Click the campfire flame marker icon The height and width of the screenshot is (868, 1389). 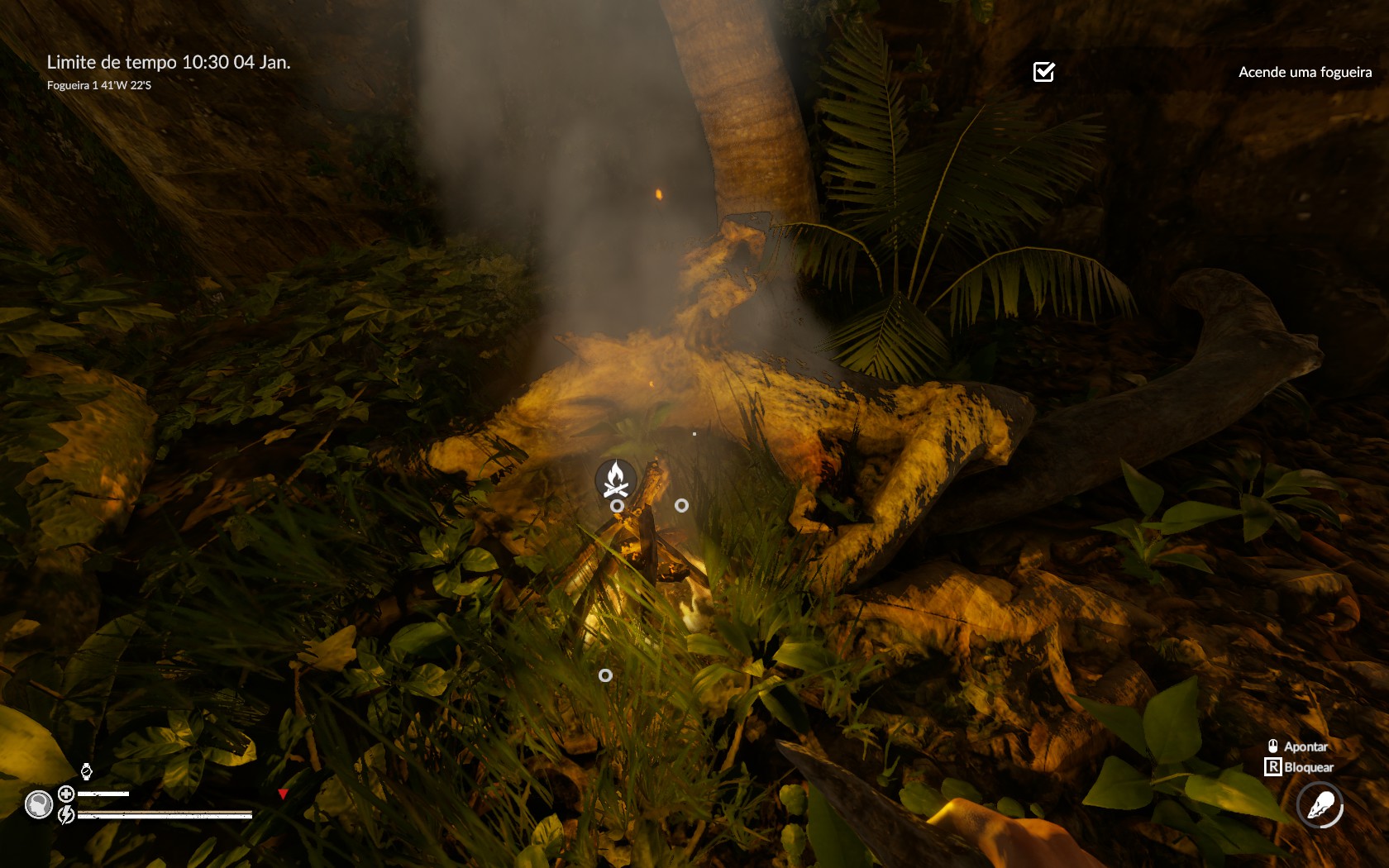615,479
